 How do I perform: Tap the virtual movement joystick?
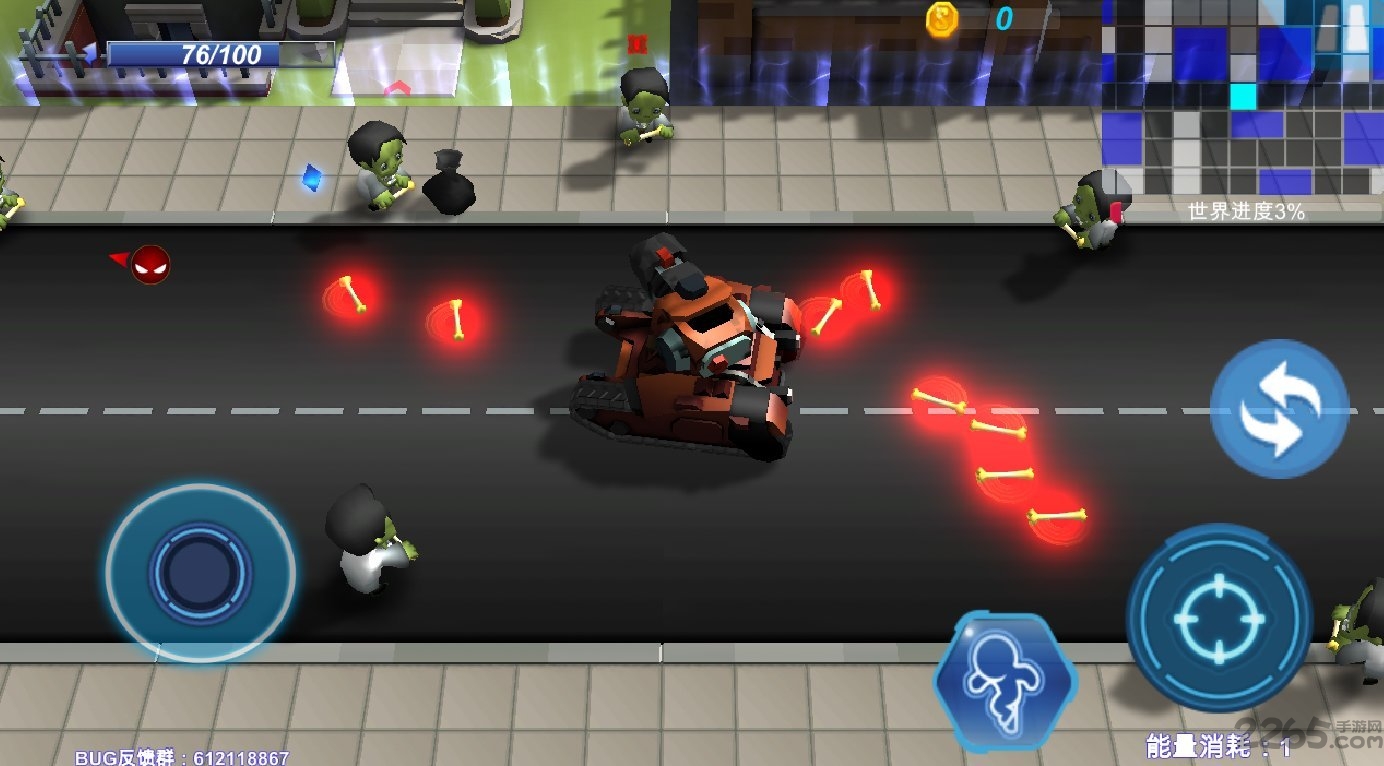(200, 571)
